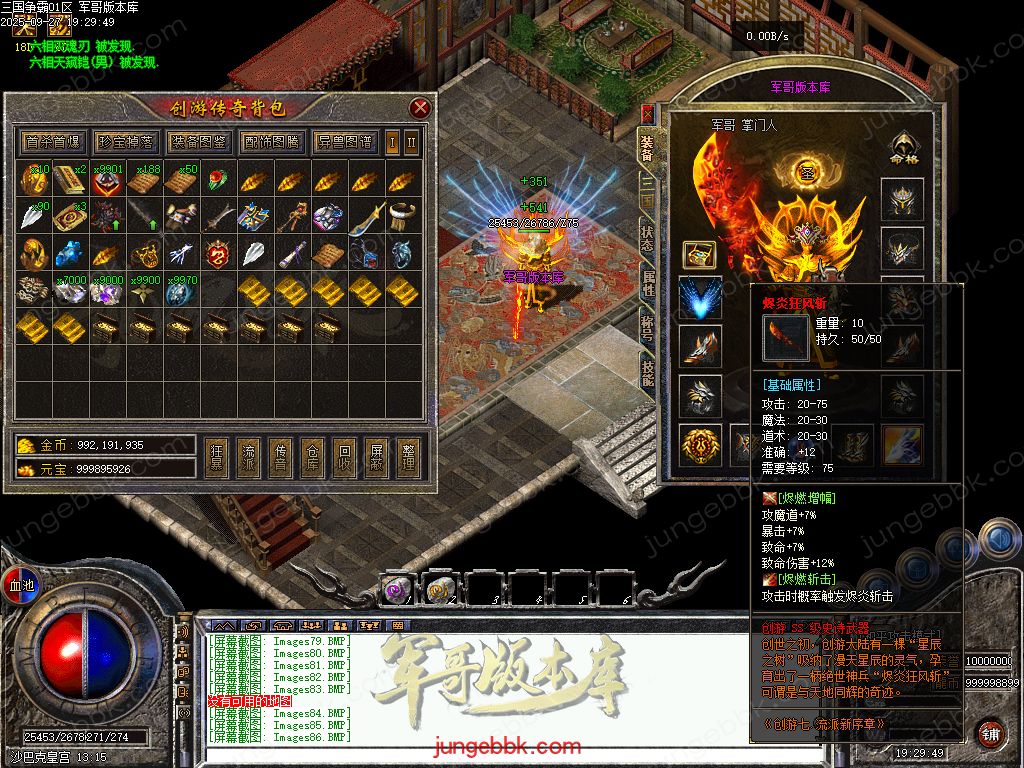
Task: Click the 狂暴 button
Action: coord(217,459)
